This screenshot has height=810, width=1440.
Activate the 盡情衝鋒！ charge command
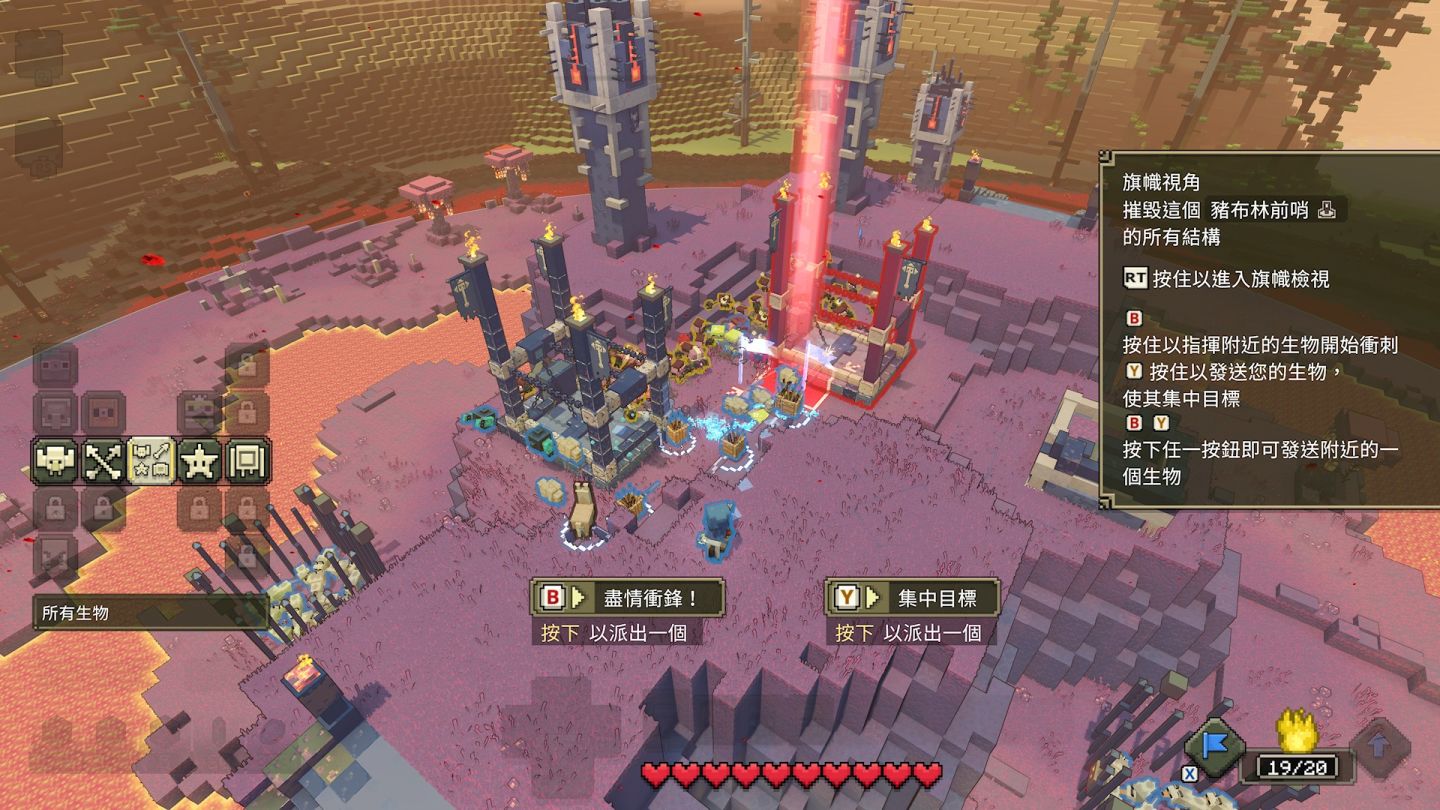[x=627, y=598]
